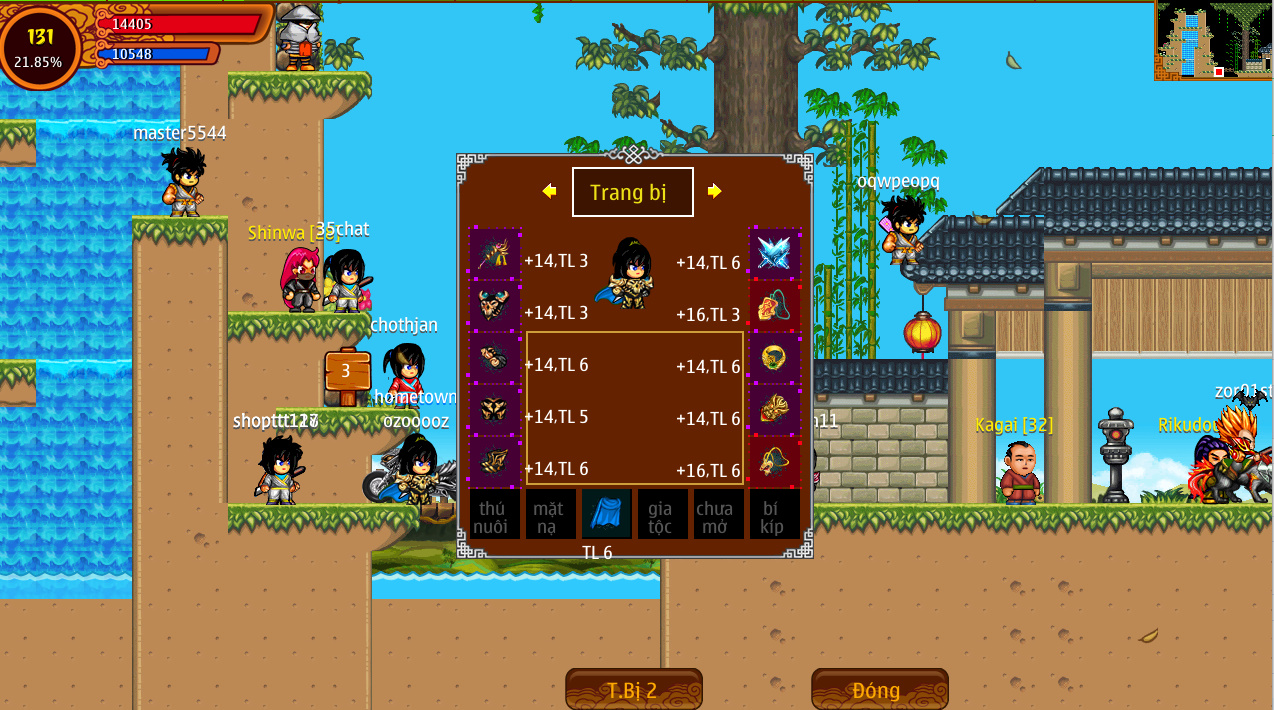The image size is (1274, 710).
Task: Open the mặt nạ mask slot
Action: tap(550, 514)
